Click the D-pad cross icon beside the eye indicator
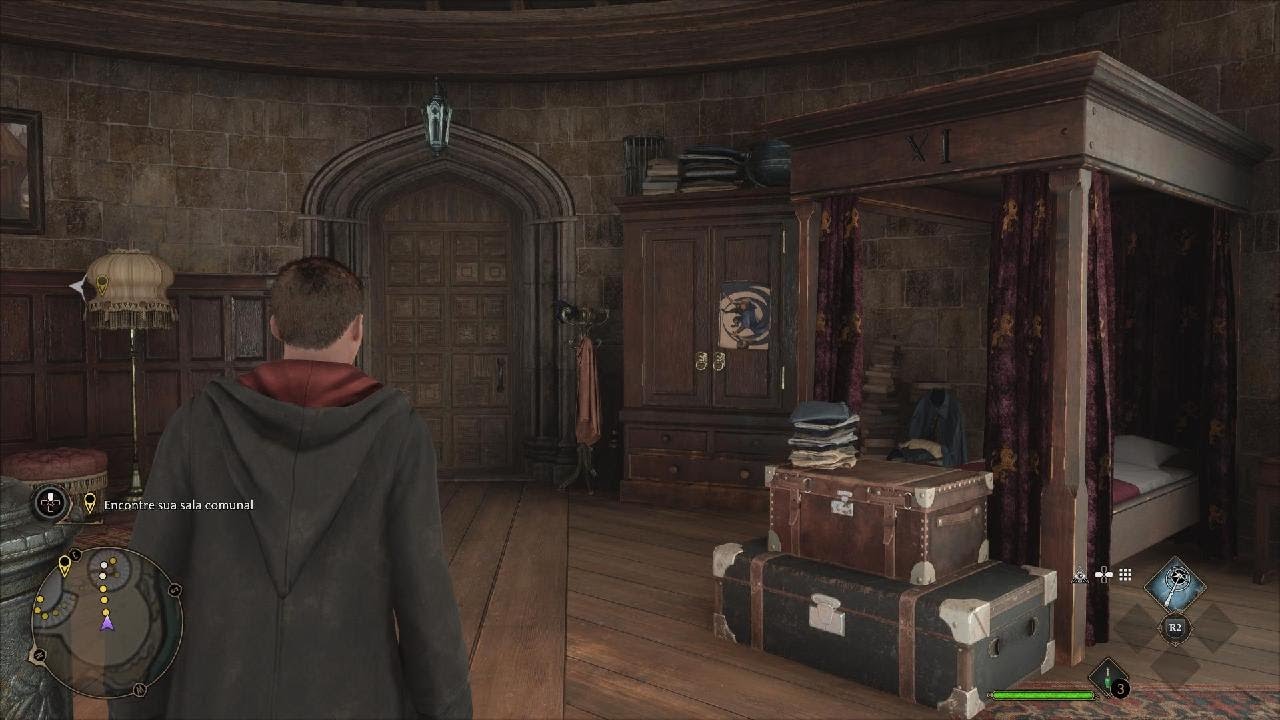Screen dimensions: 1280x720 coord(1104,575)
